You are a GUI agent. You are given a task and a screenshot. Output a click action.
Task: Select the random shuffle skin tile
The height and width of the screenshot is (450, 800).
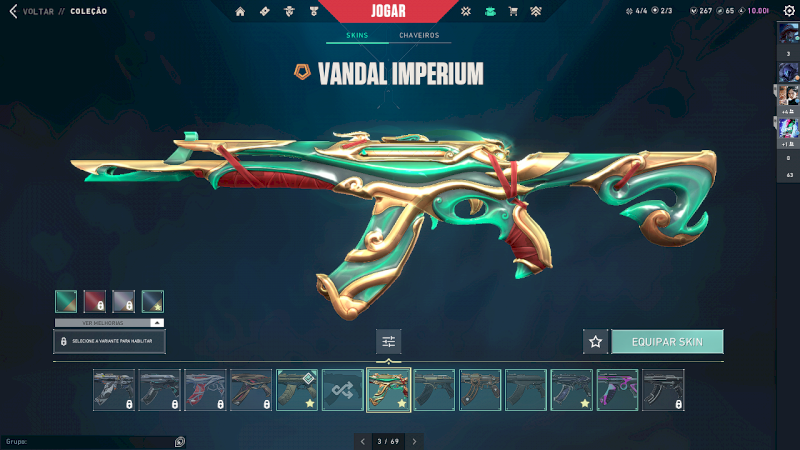click(x=343, y=390)
